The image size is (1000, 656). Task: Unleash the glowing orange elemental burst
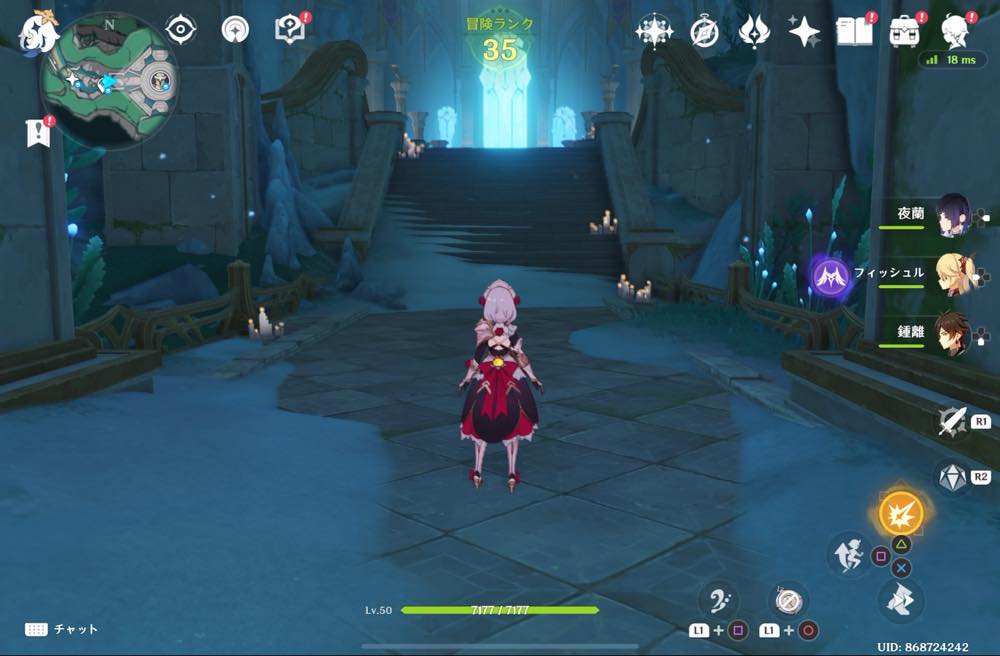point(900,514)
